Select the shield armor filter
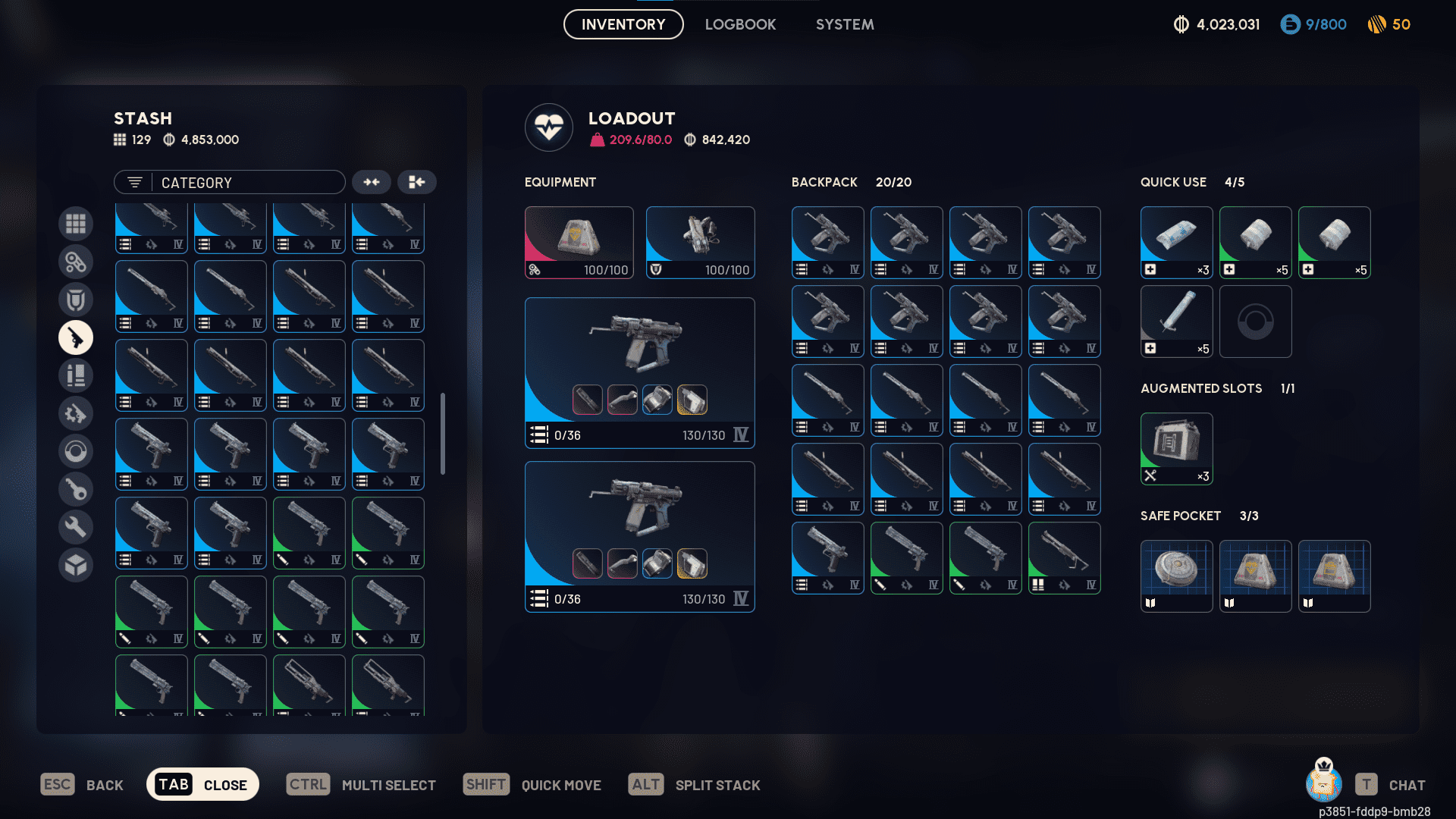This screenshot has width=1456, height=819. tap(76, 299)
